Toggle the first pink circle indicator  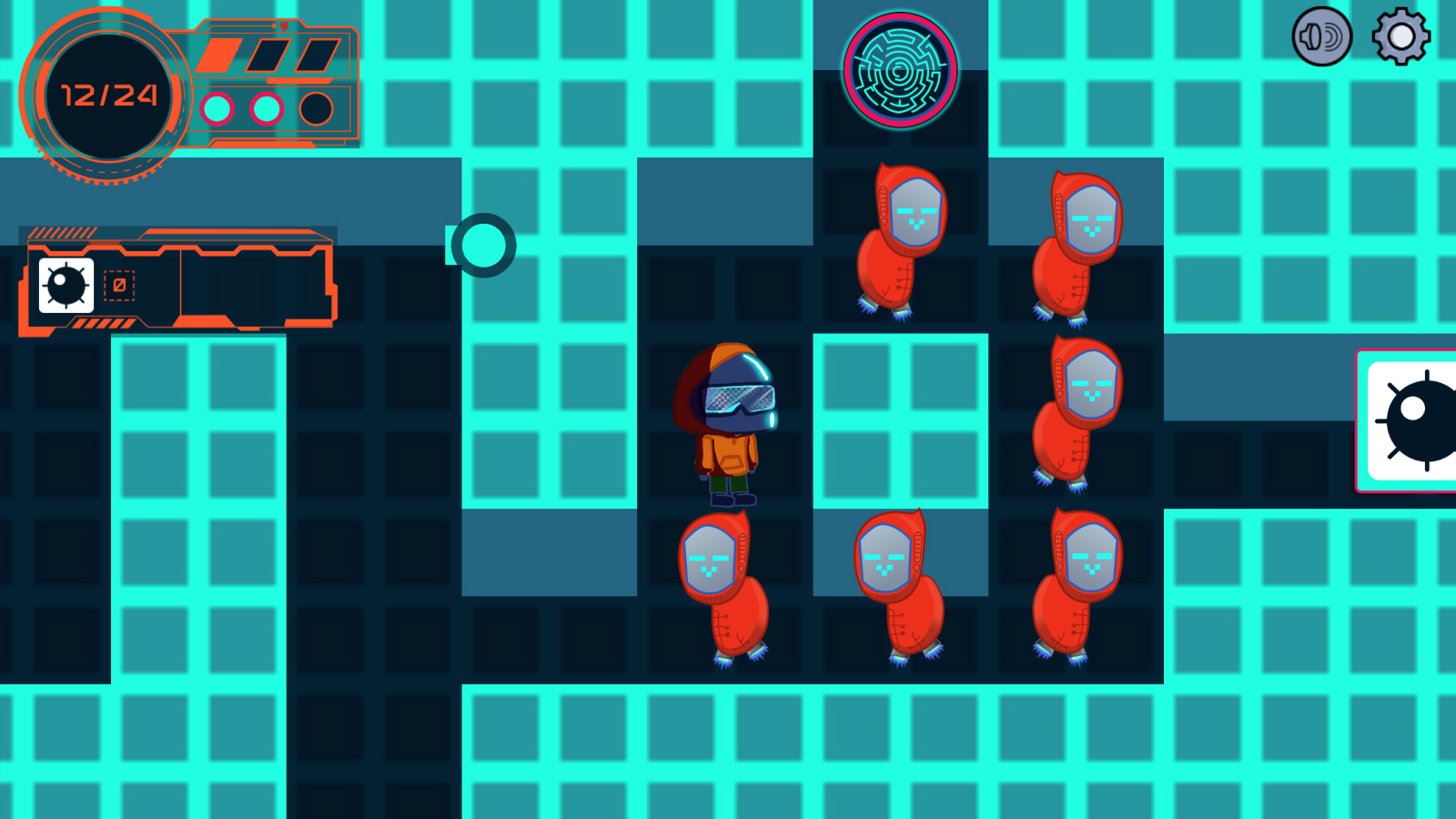pyautogui.click(x=217, y=108)
